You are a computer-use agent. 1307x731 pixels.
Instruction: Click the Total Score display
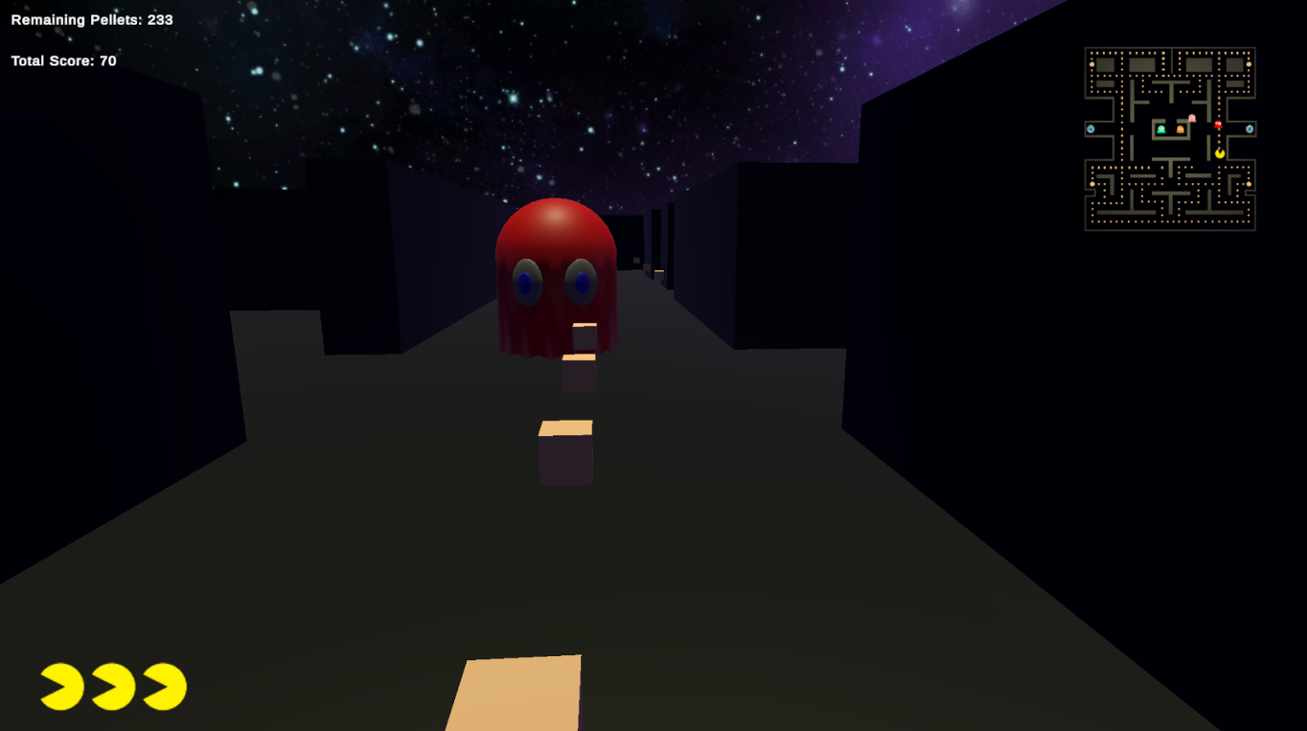[63, 60]
